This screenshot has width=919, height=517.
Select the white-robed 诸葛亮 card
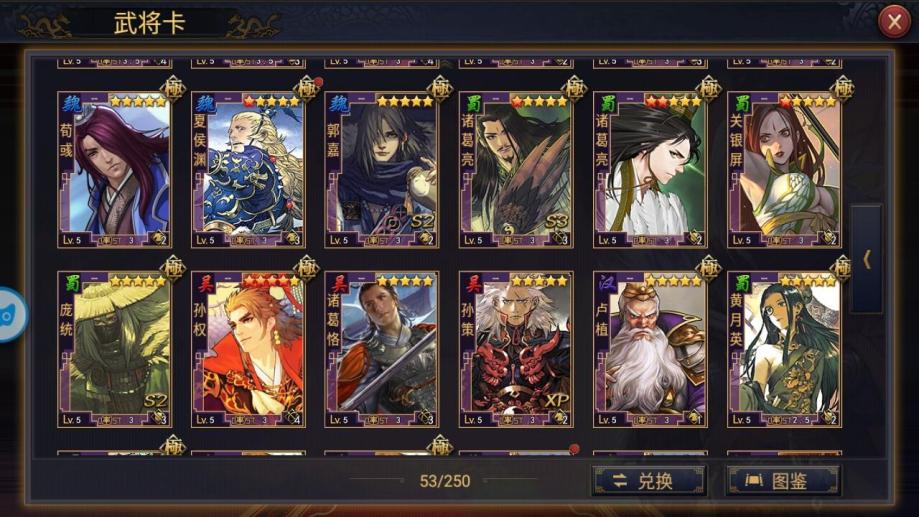click(x=649, y=170)
